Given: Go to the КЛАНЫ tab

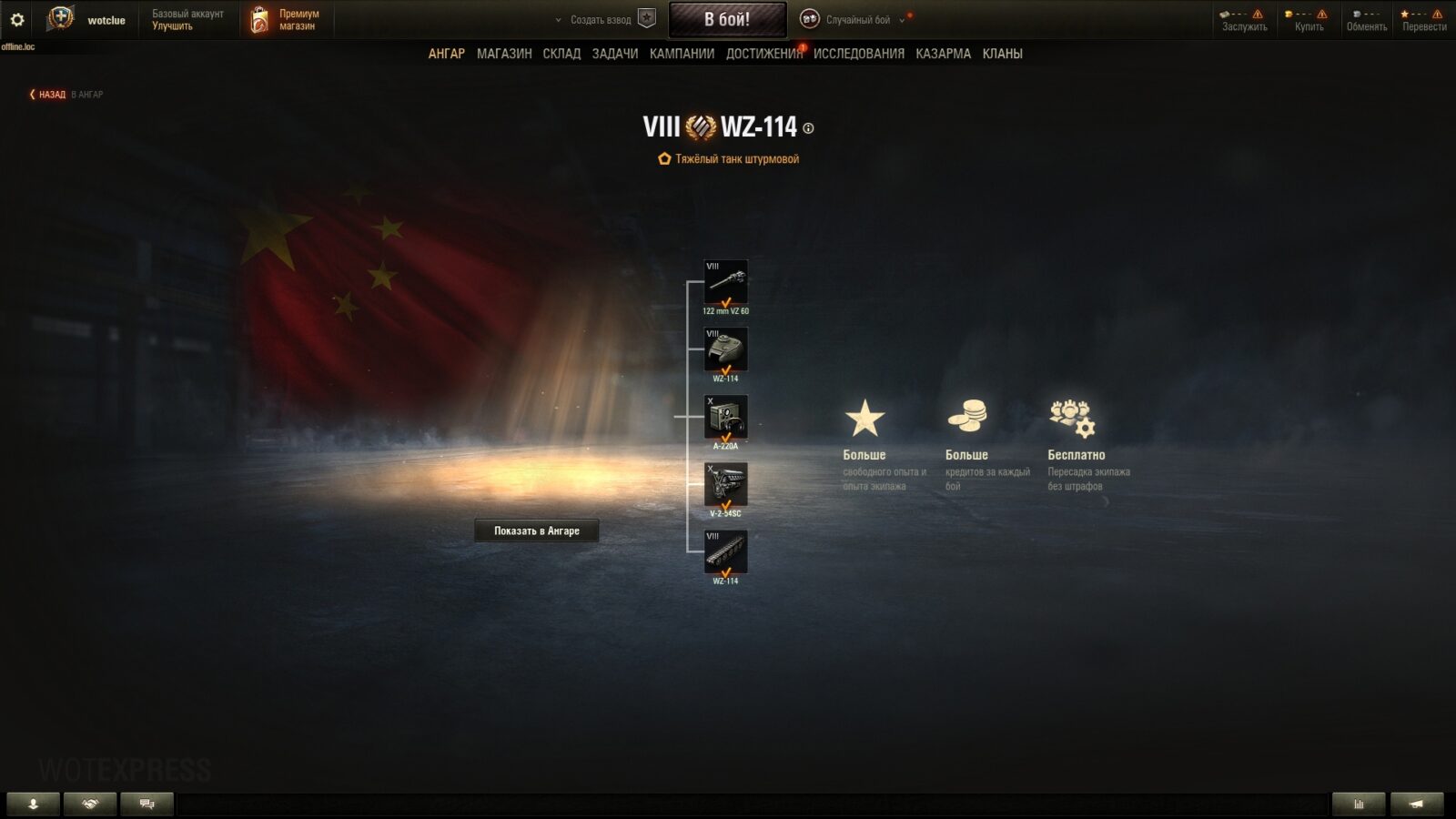Looking at the screenshot, I should coord(1002,54).
